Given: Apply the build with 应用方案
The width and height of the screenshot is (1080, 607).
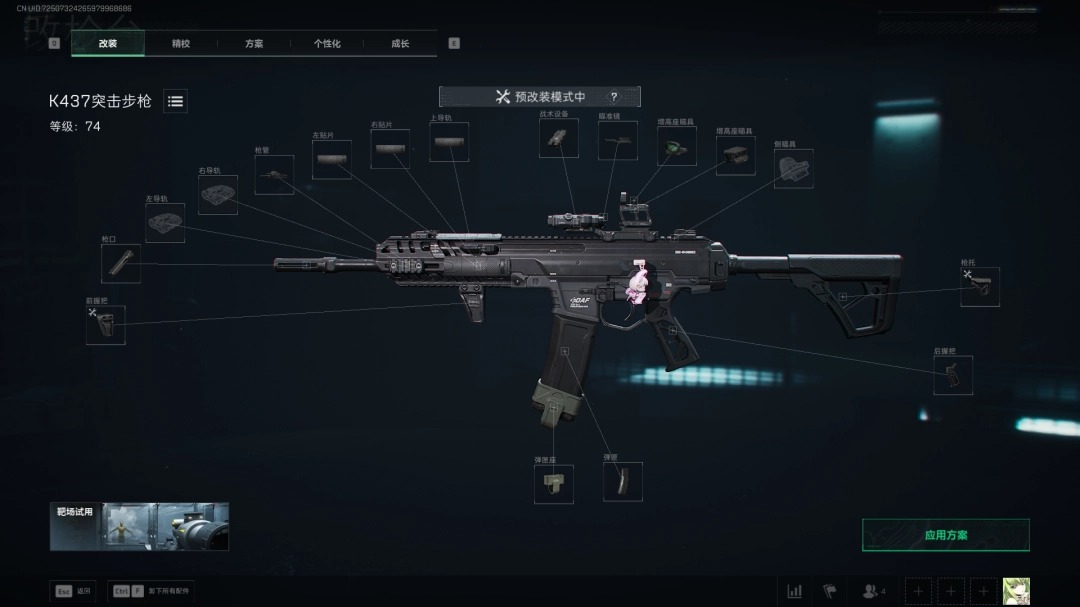Looking at the screenshot, I should (945, 535).
